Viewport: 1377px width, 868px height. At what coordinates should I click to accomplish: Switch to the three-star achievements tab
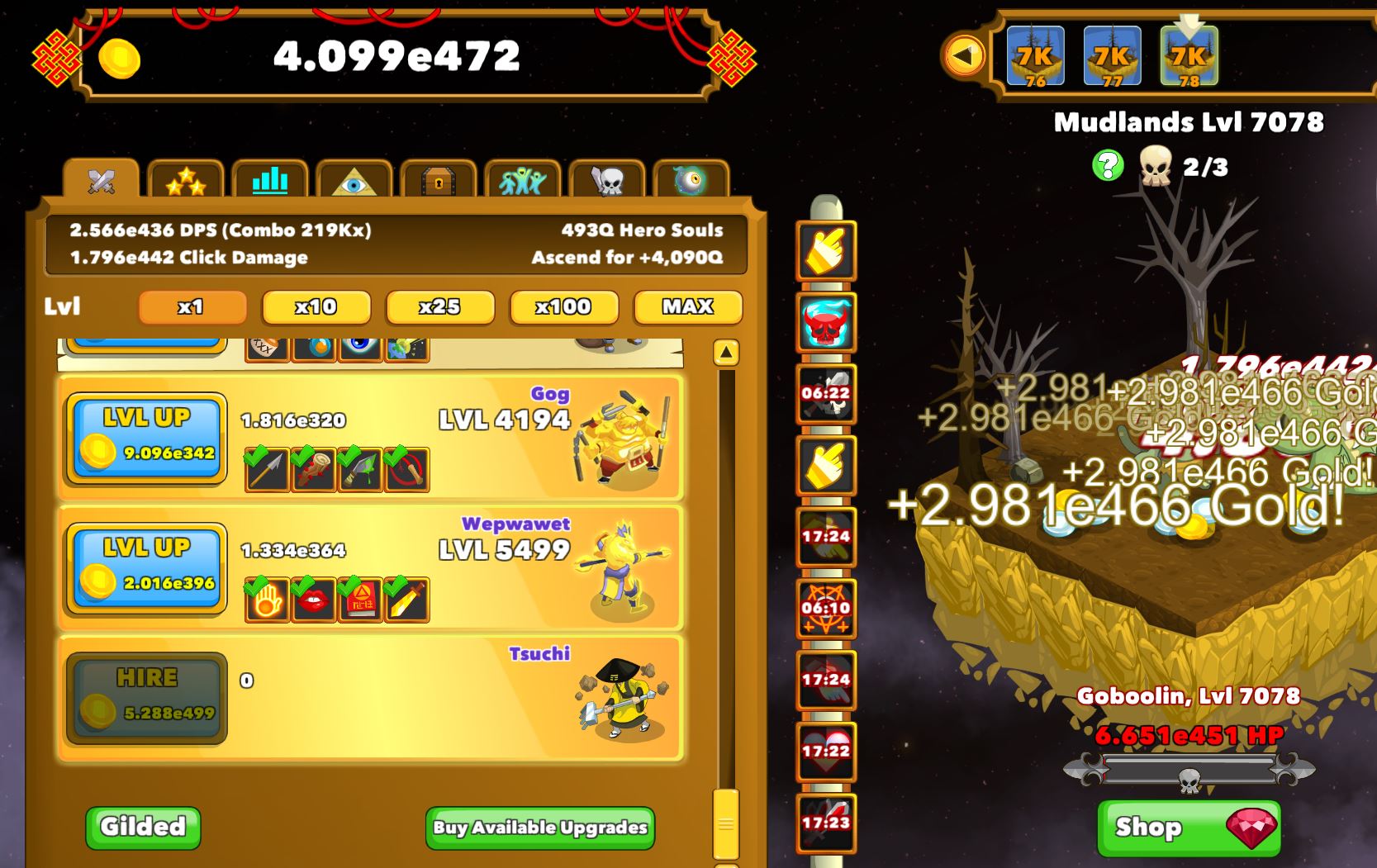tap(186, 181)
